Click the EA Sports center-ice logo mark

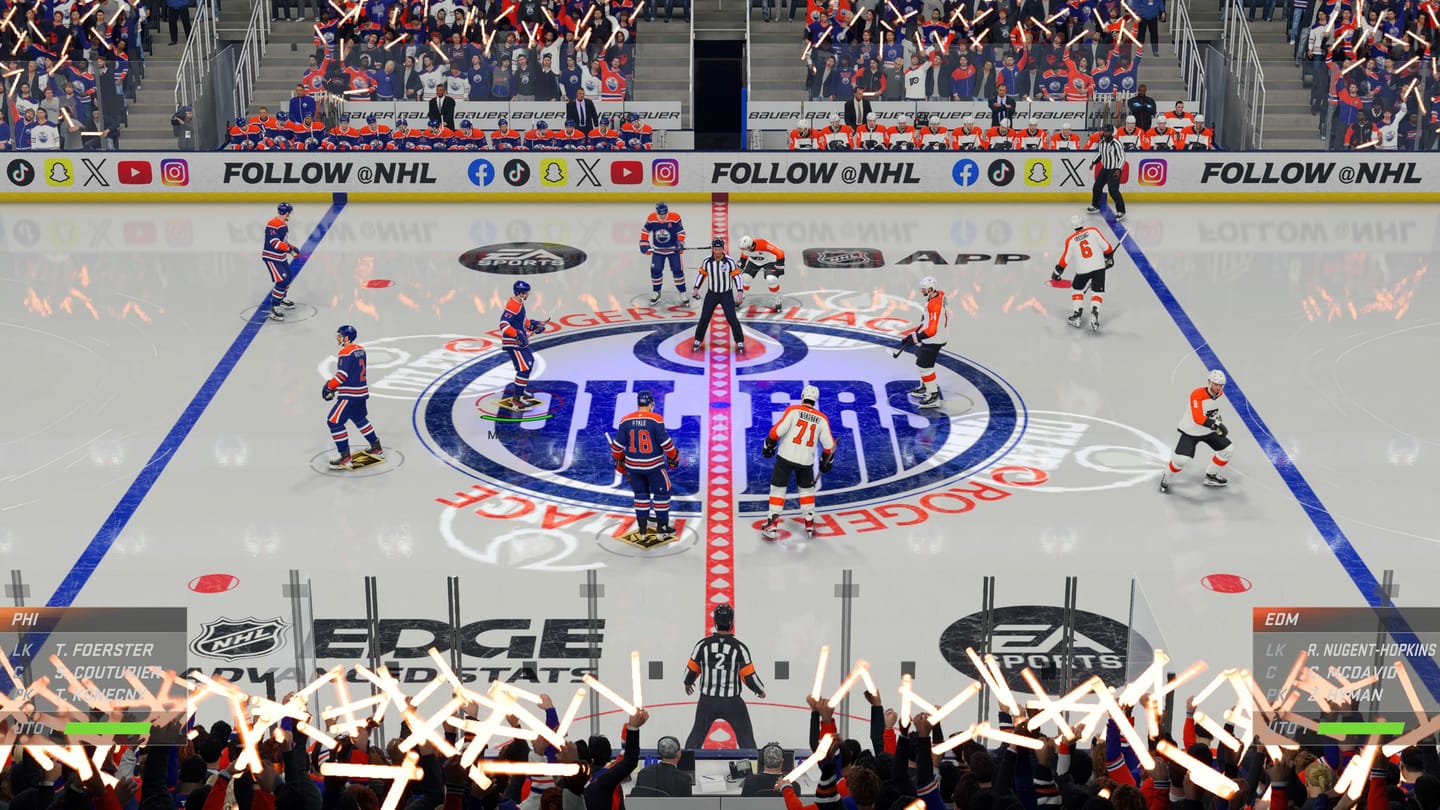(523, 258)
